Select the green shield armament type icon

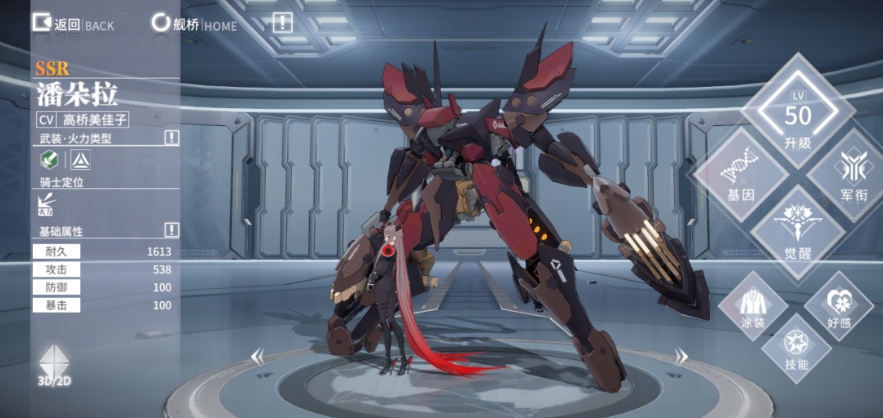(x=46, y=161)
